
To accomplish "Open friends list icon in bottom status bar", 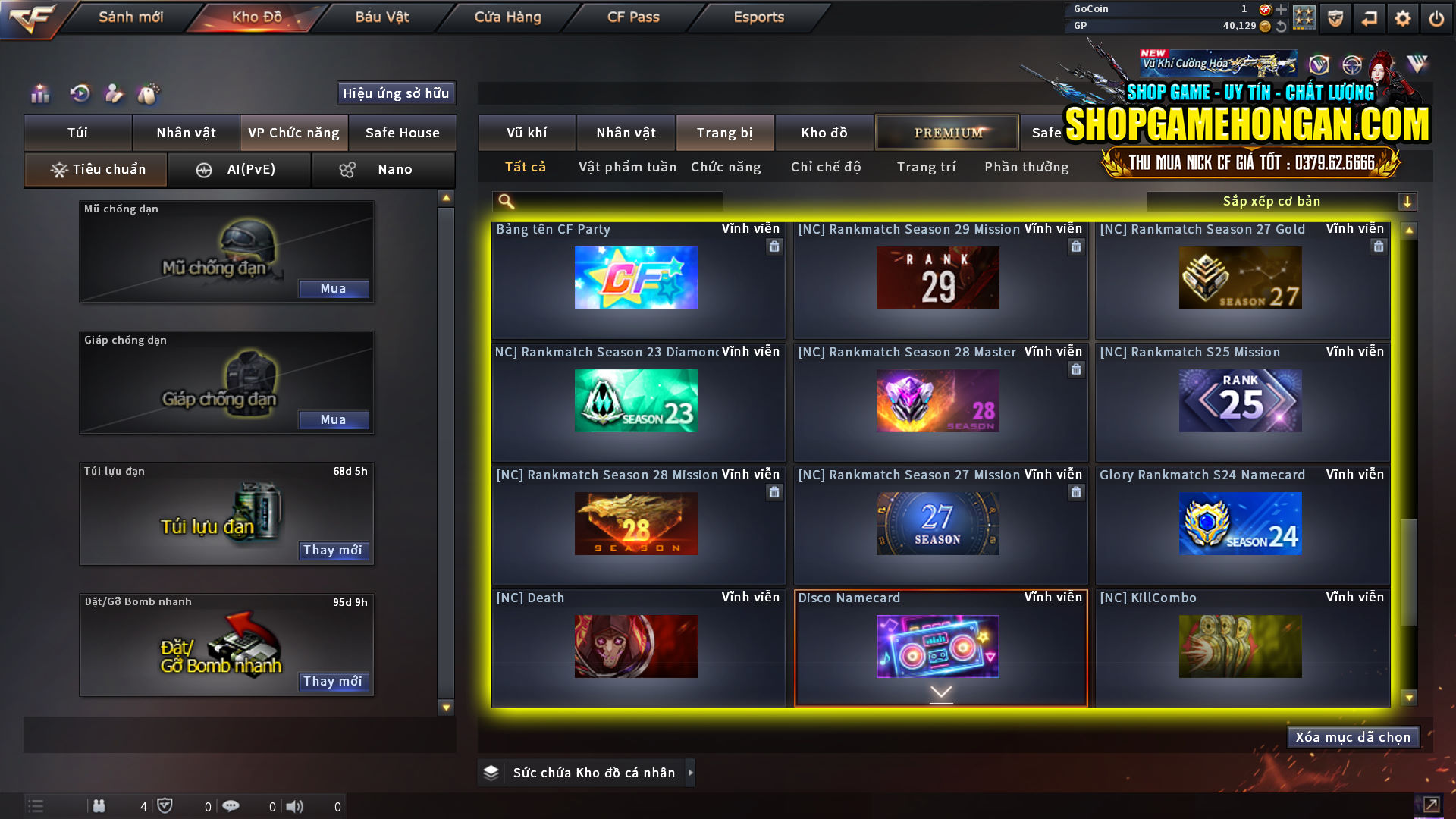I will 99,806.
